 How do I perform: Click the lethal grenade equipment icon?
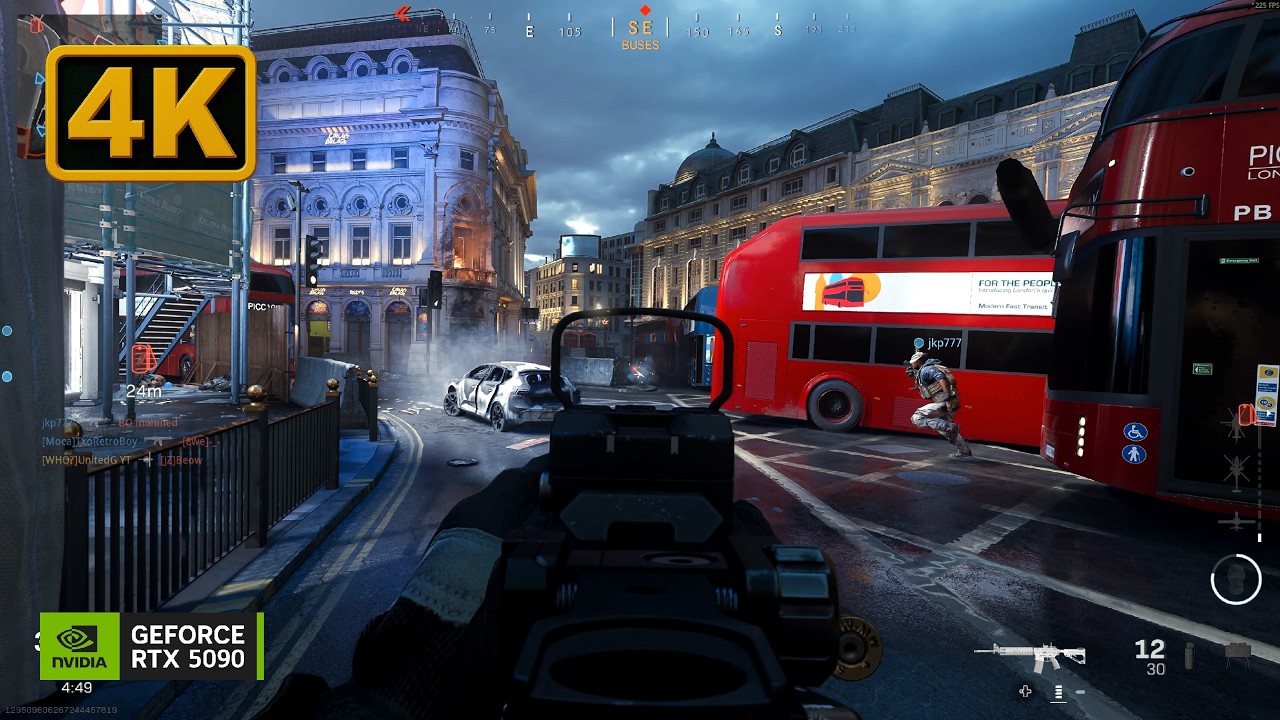[x=1188, y=656]
